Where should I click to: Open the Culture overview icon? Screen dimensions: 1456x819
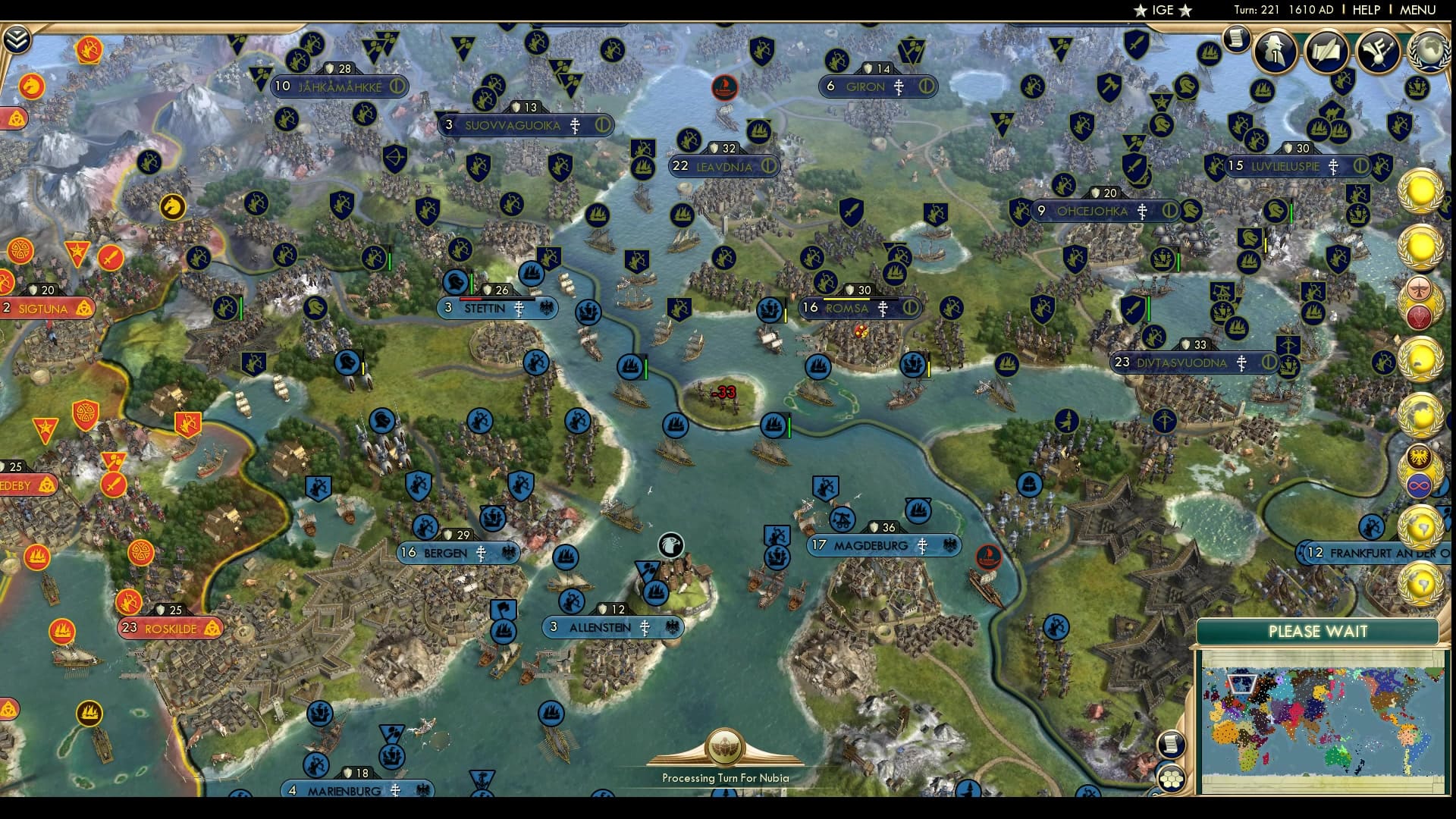coord(1378,53)
